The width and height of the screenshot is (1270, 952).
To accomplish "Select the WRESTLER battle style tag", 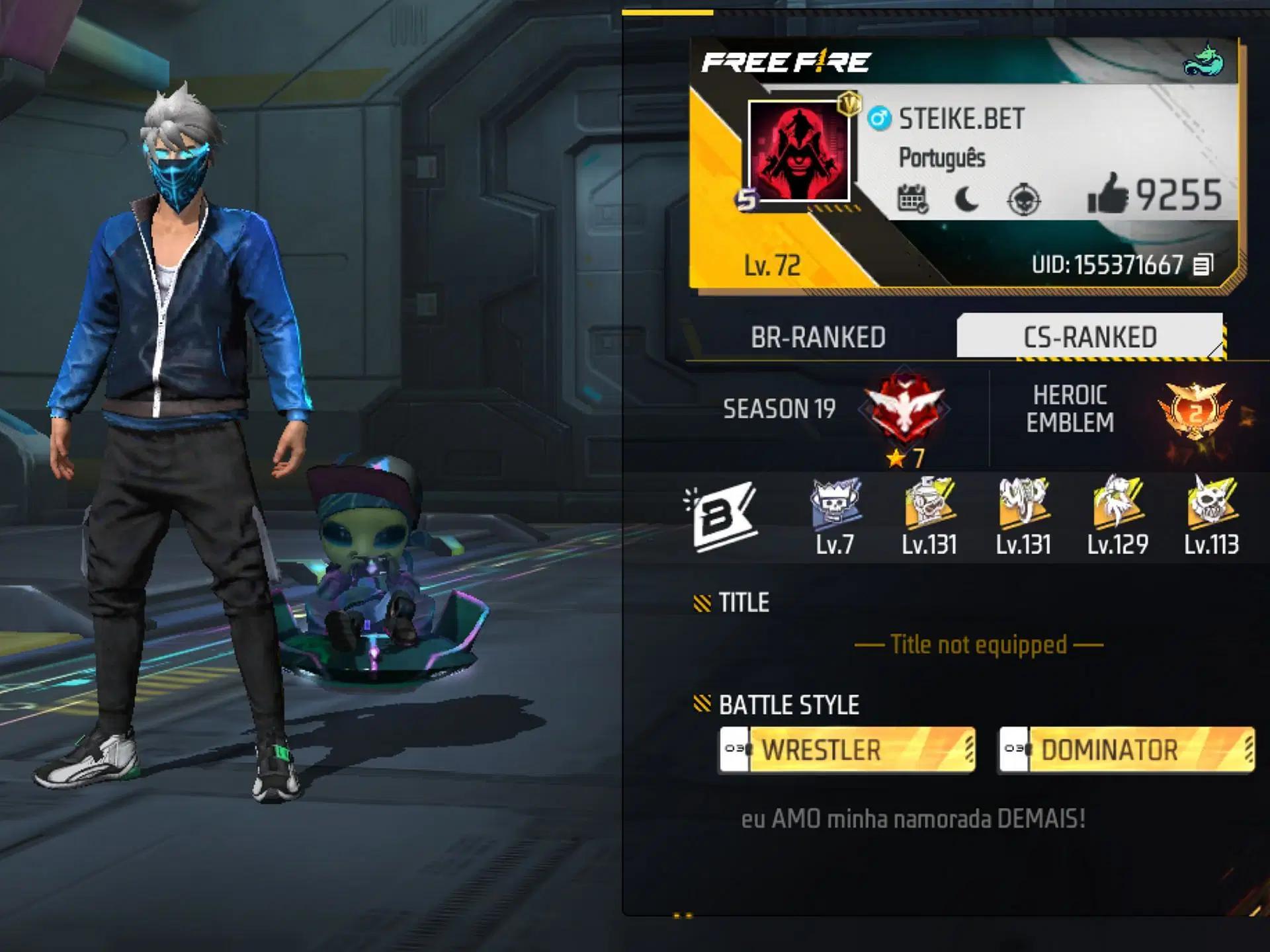I will (847, 750).
